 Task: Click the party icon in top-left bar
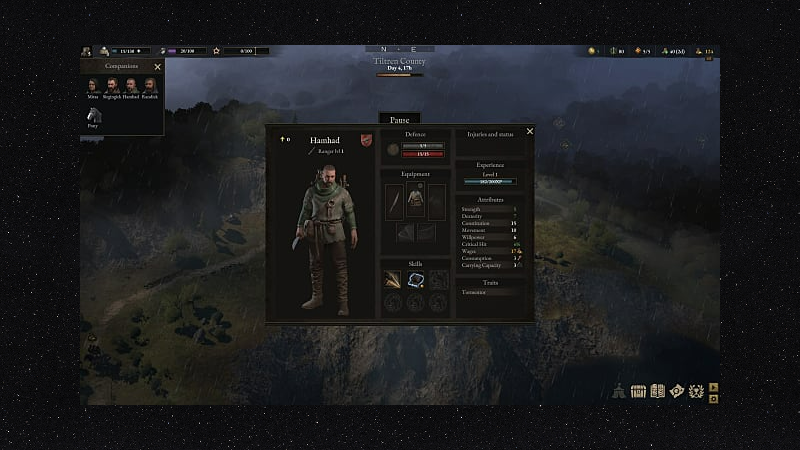[x=87, y=51]
